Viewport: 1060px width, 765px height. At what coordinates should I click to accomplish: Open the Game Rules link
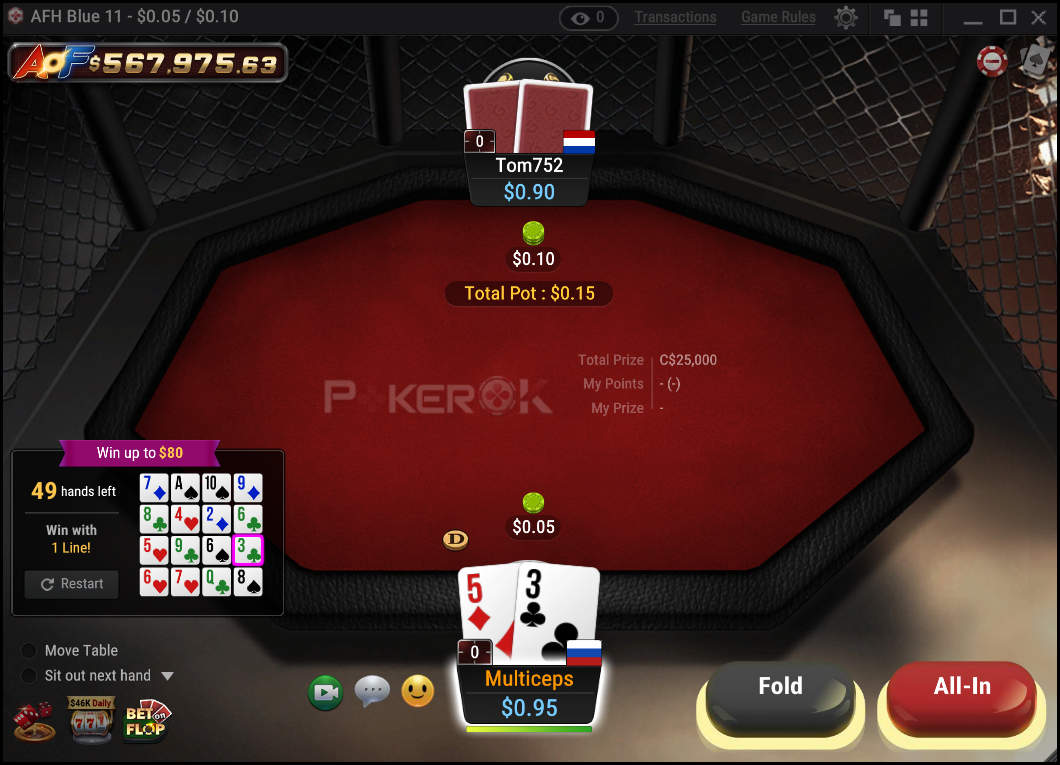778,17
